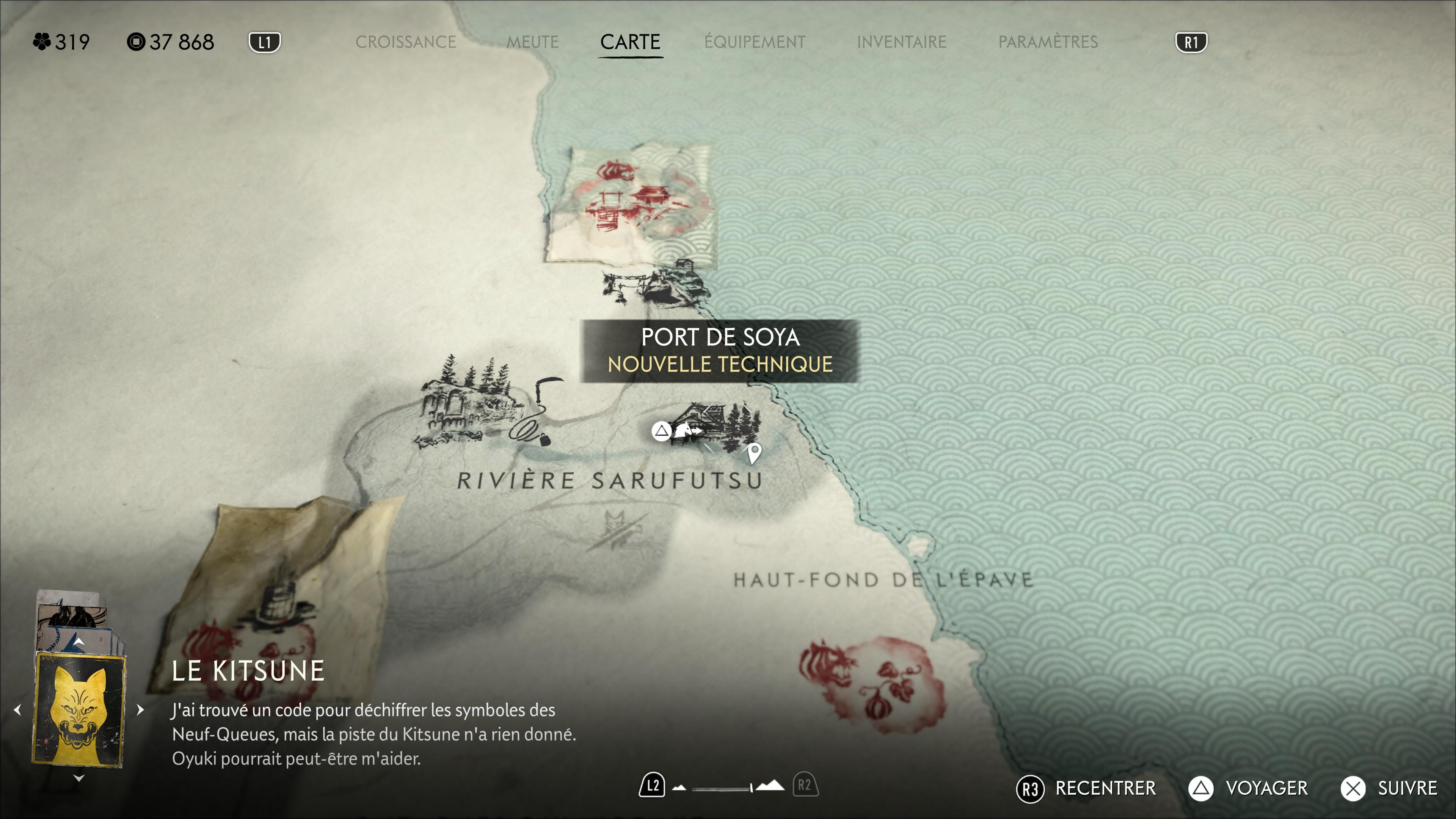This screenshot has width=1456, height=819.
Task: Show the next quest card with right arrow
Action: pyautogui.click(x=140, y=710)
